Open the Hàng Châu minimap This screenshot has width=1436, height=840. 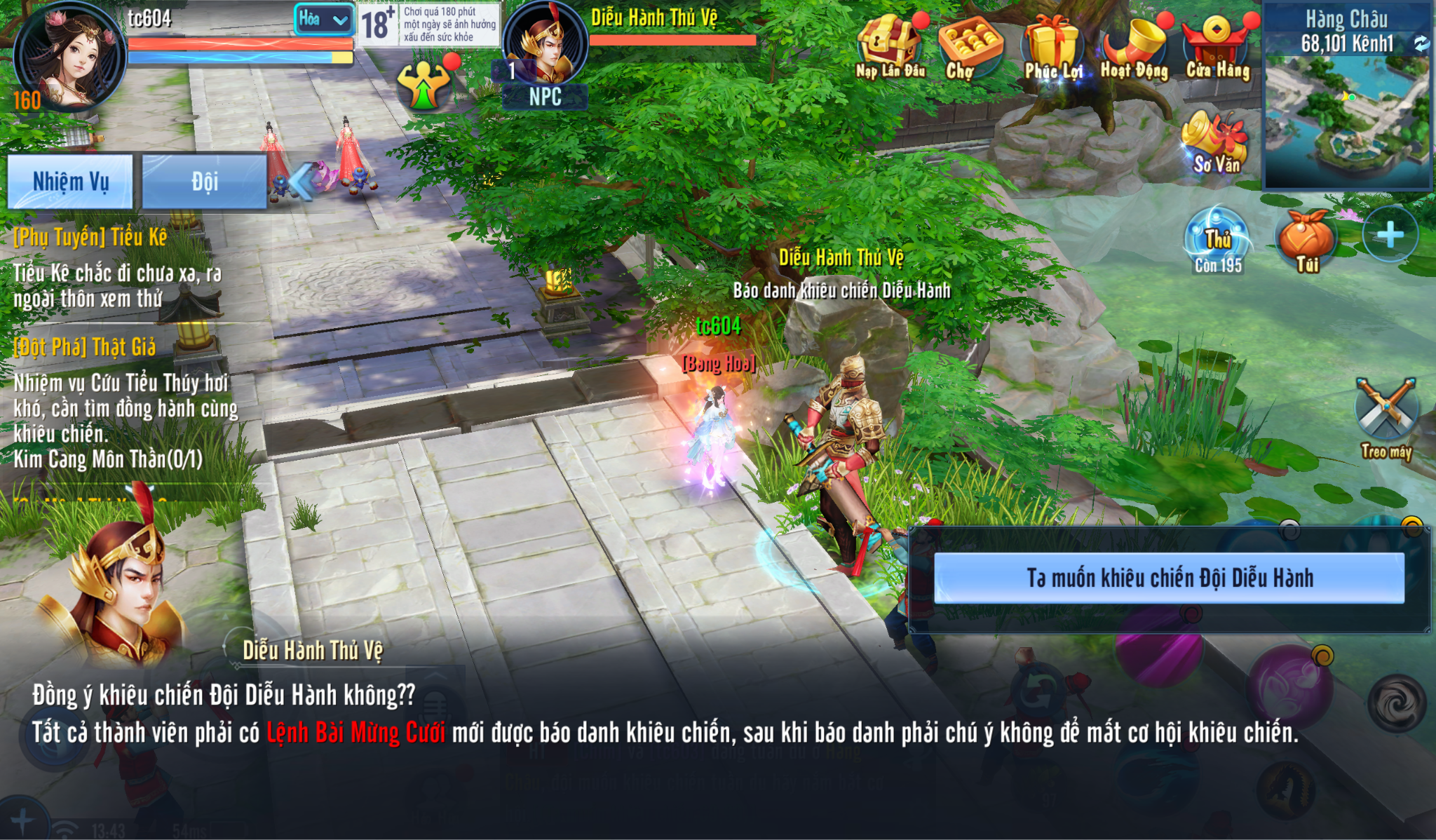[1346, 119]
